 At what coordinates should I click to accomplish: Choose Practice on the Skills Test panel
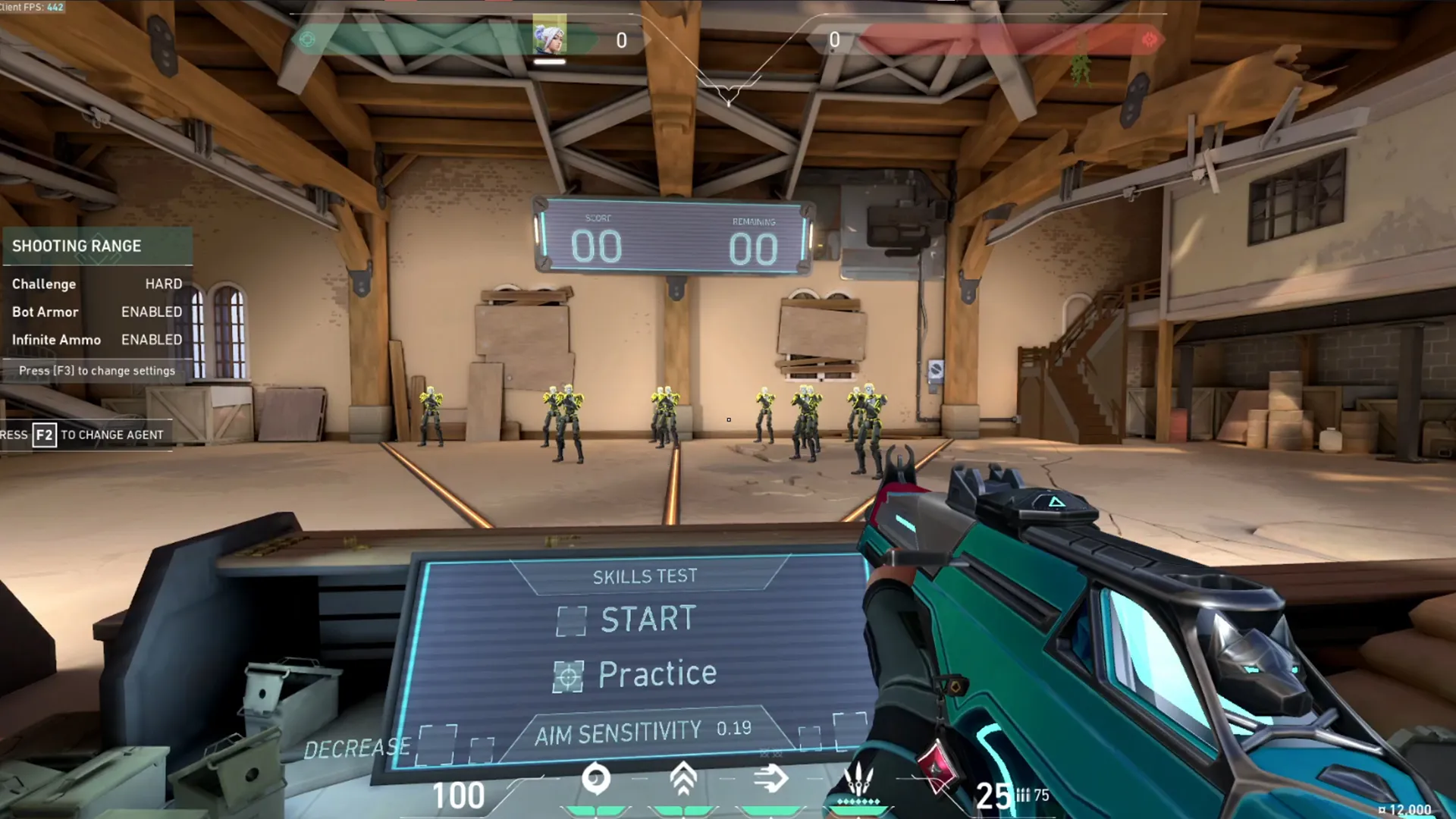(656, 674)
